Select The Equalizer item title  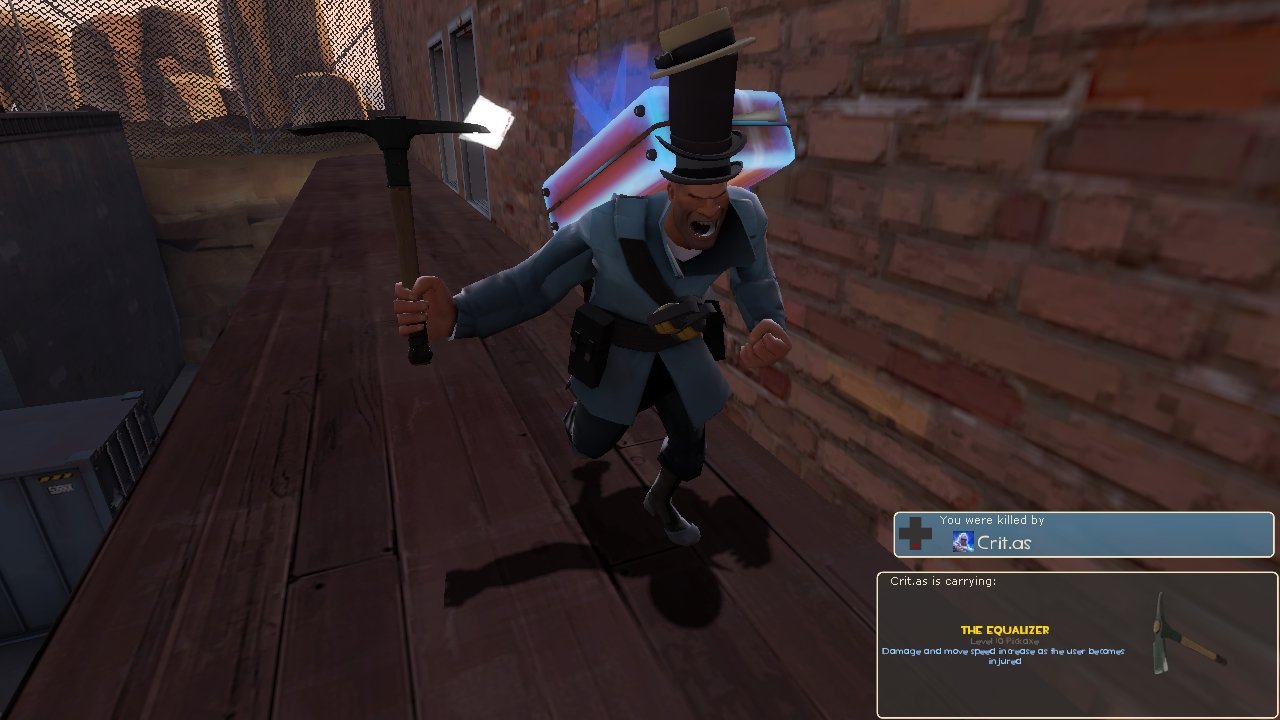[1004, 630]
